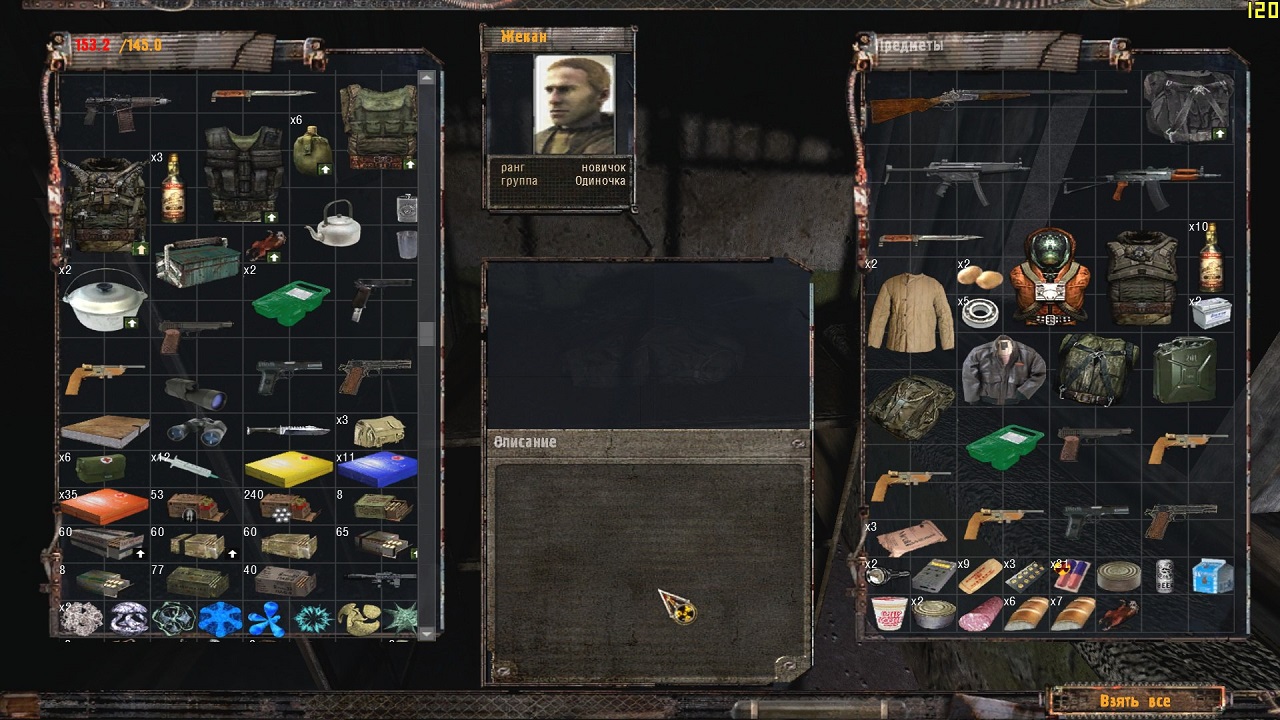
Task: Select the white cooking pot item
Action: 104,299
